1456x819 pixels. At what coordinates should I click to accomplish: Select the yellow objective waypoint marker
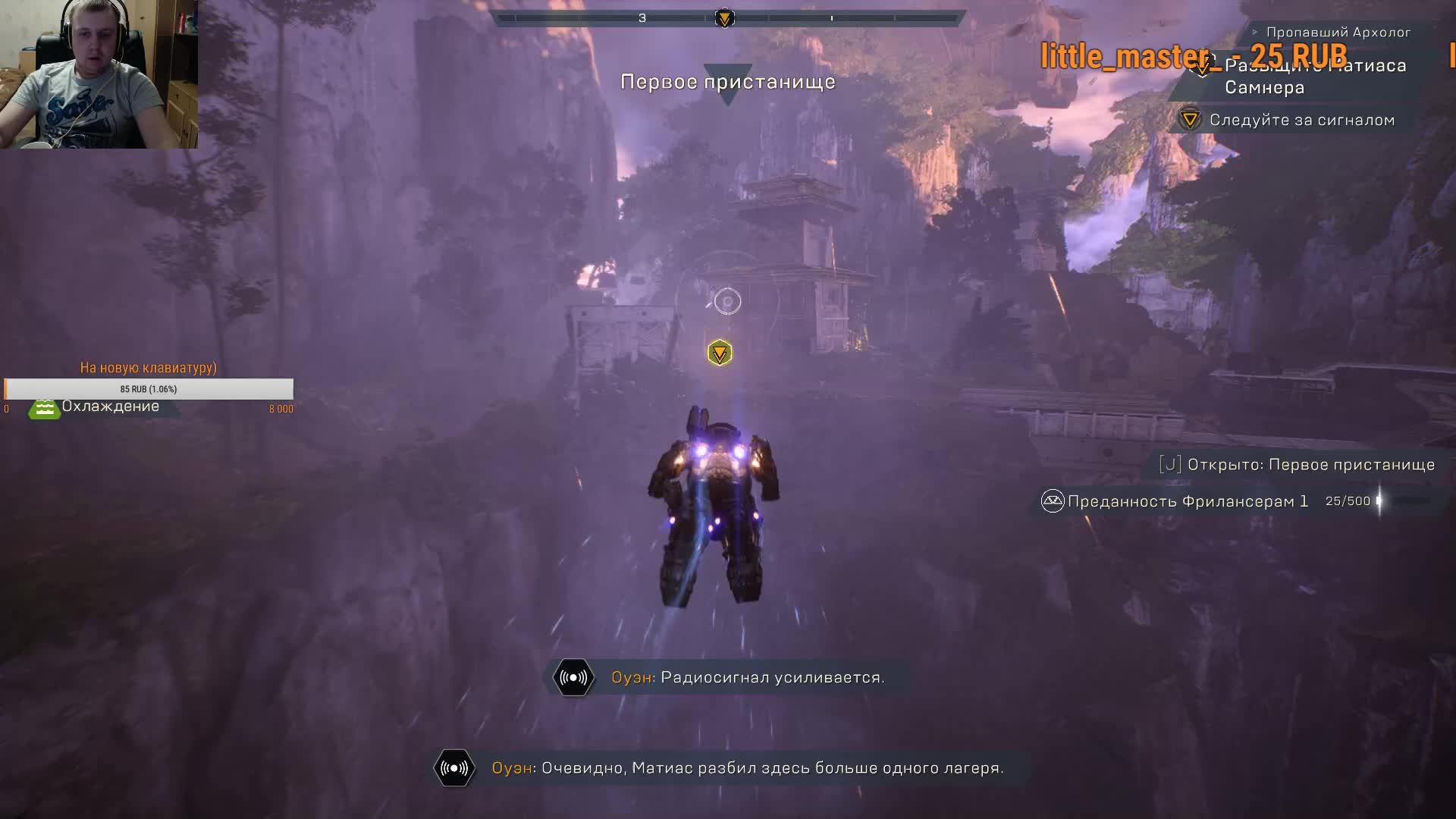coord(720,353)
